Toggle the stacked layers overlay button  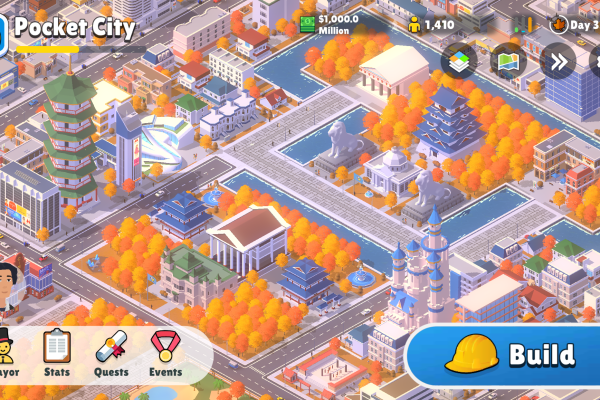click(x=459, y=61)
